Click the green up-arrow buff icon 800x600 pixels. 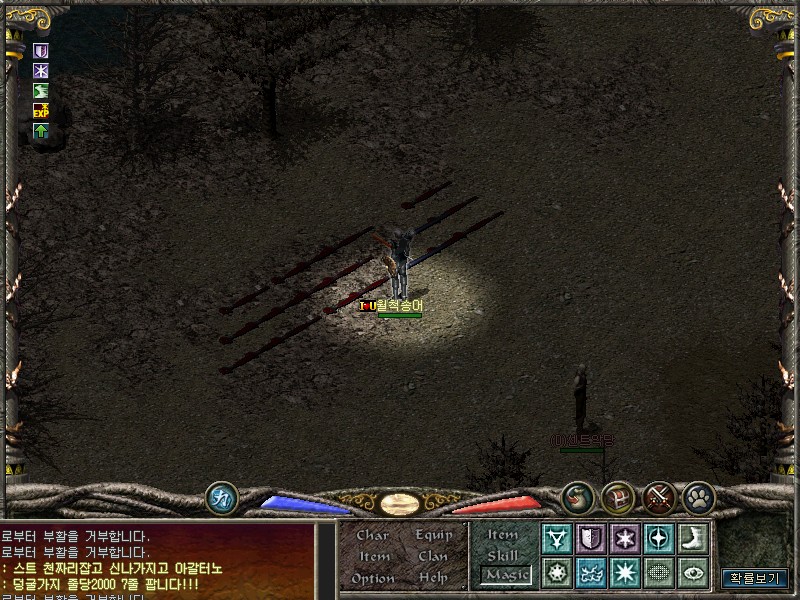click(41, 131)
